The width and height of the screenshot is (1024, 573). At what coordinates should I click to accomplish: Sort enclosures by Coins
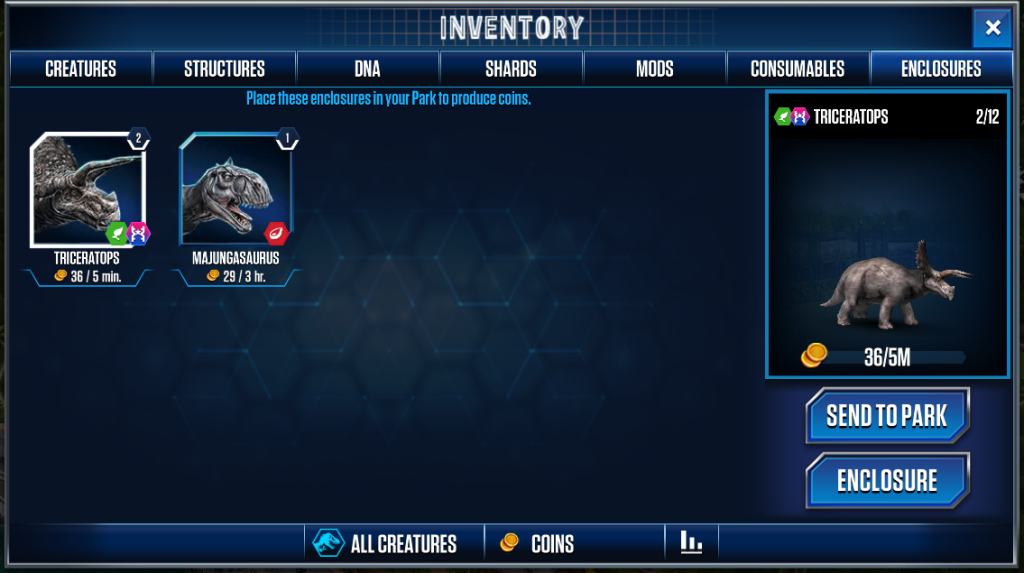[x=574, y=544]
